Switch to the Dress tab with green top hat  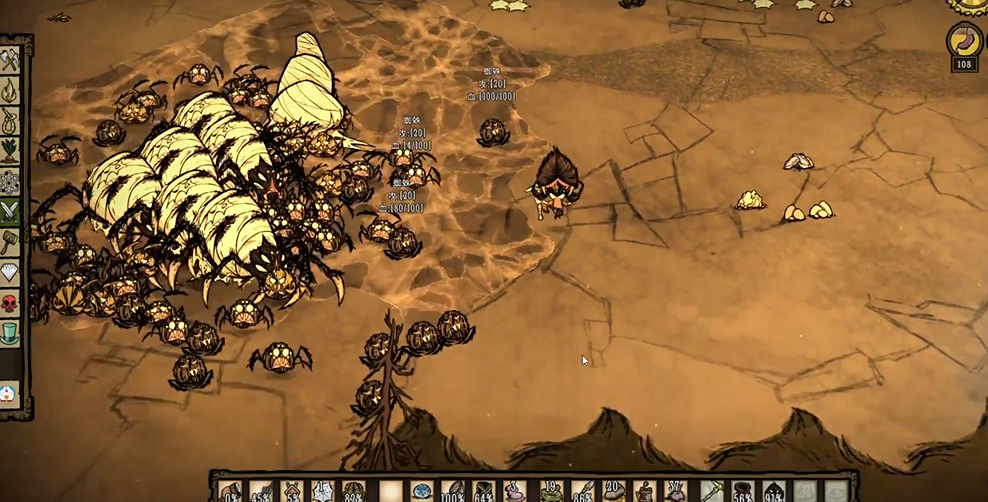coord(10,332)
